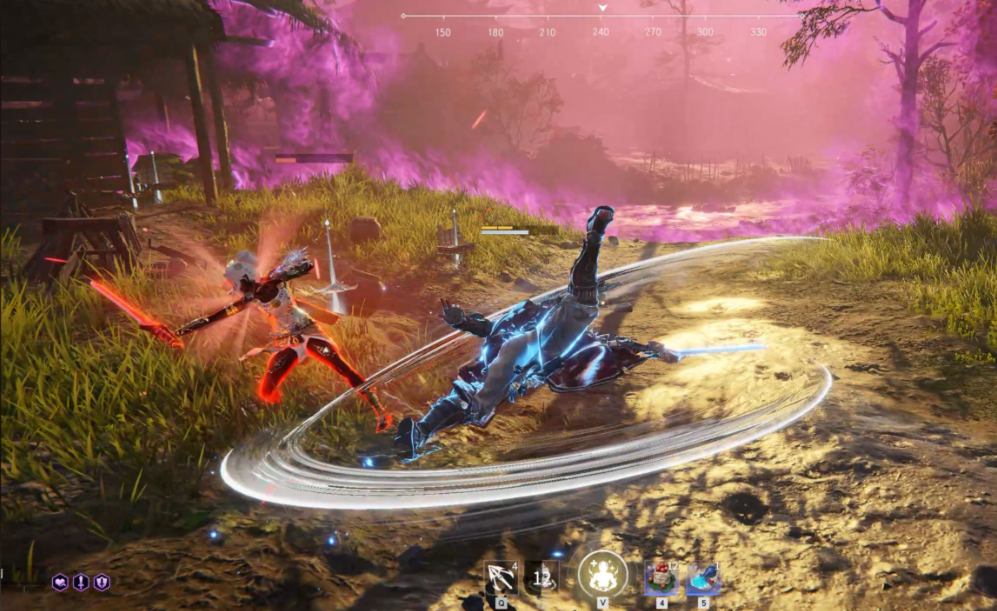The height and width of the screenshot is (611, 997).
Task: Inspect the purple heart status icon
Action: tap(60, 582)
